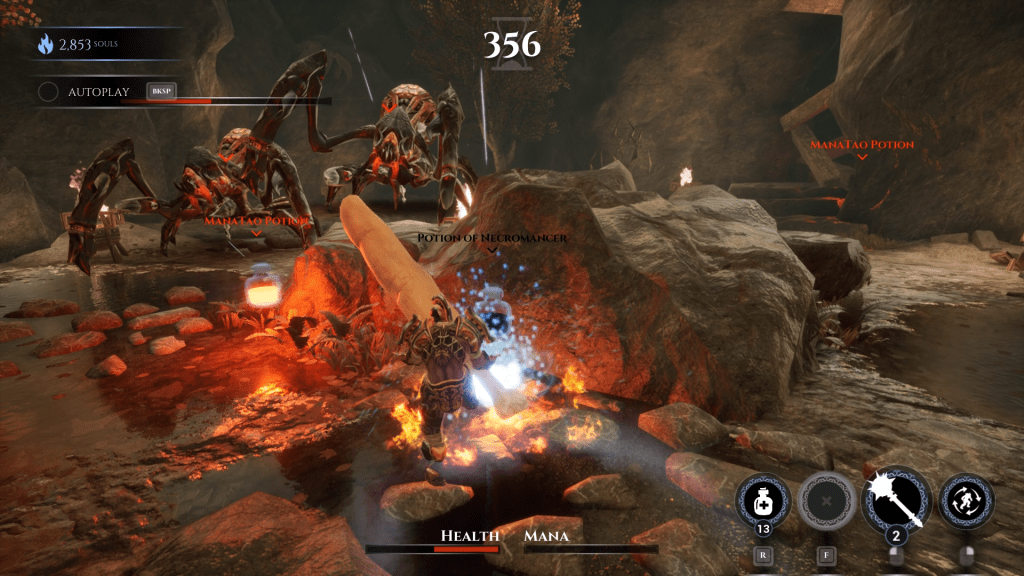Toggle the Autoplay circle checkbox

click(x=48, y=92)
